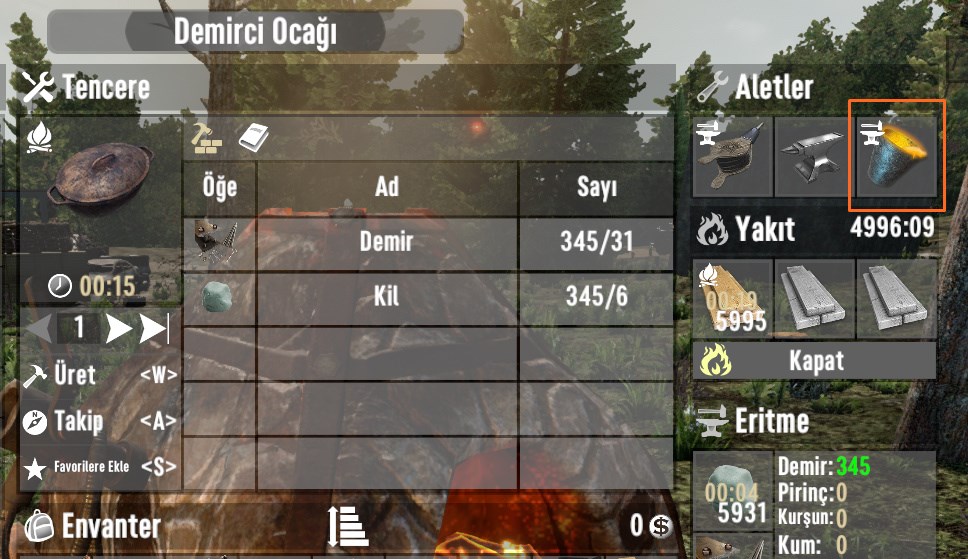968x559 pixels.
Task: Turn off the forge with Kapat
Action: [814, 360]
